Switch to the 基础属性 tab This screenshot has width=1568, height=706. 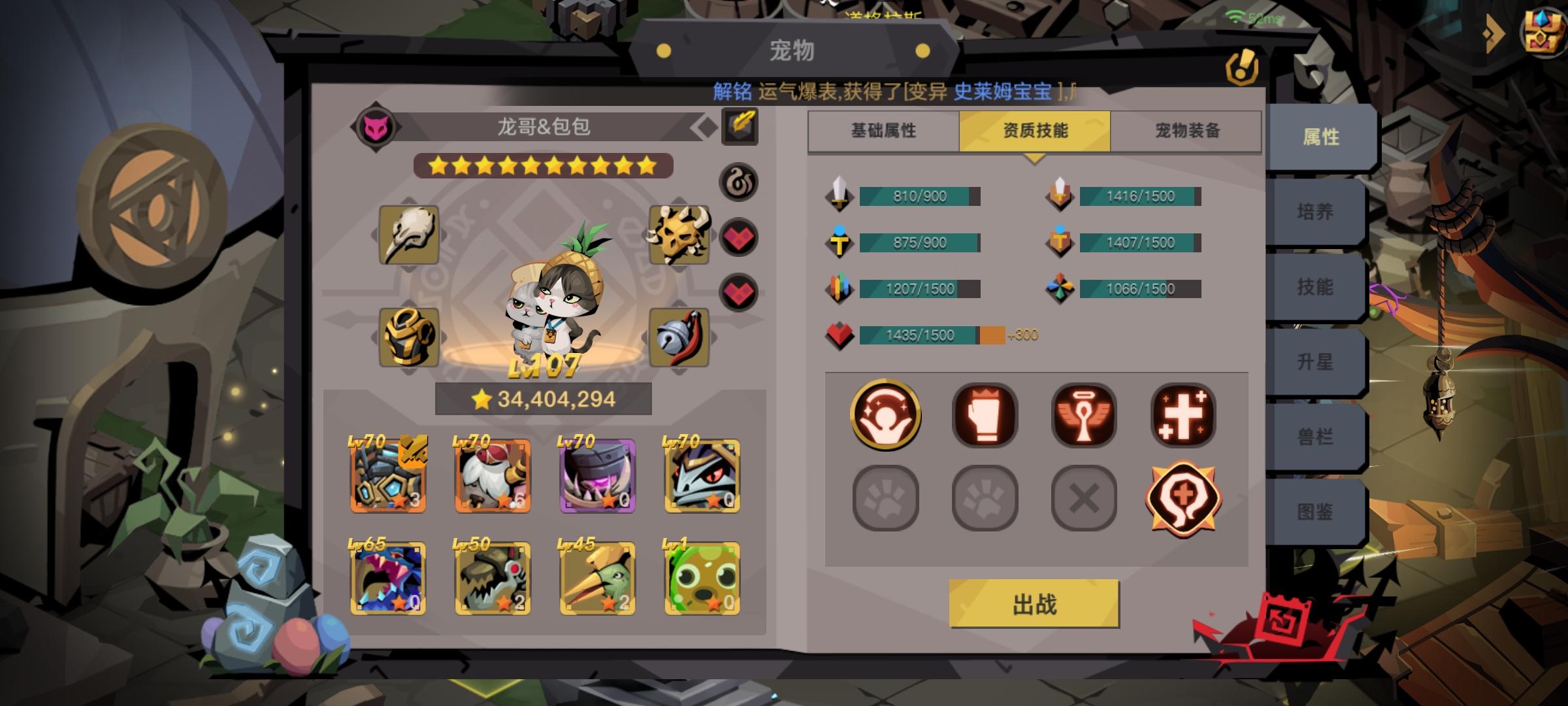[883, 131]
